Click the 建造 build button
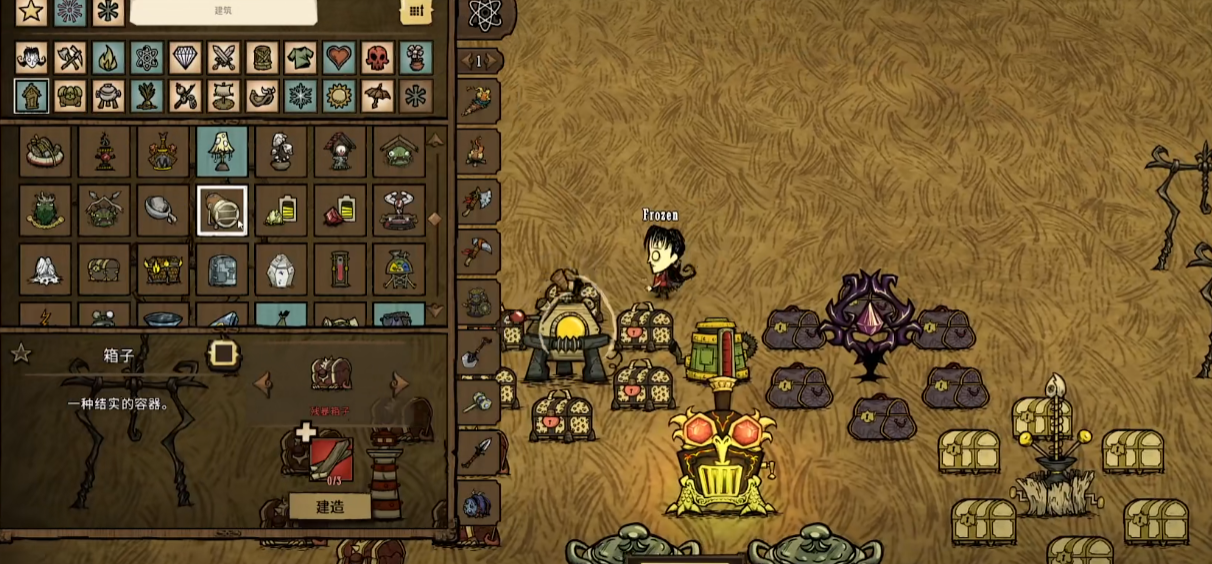 tap(330, 506)
